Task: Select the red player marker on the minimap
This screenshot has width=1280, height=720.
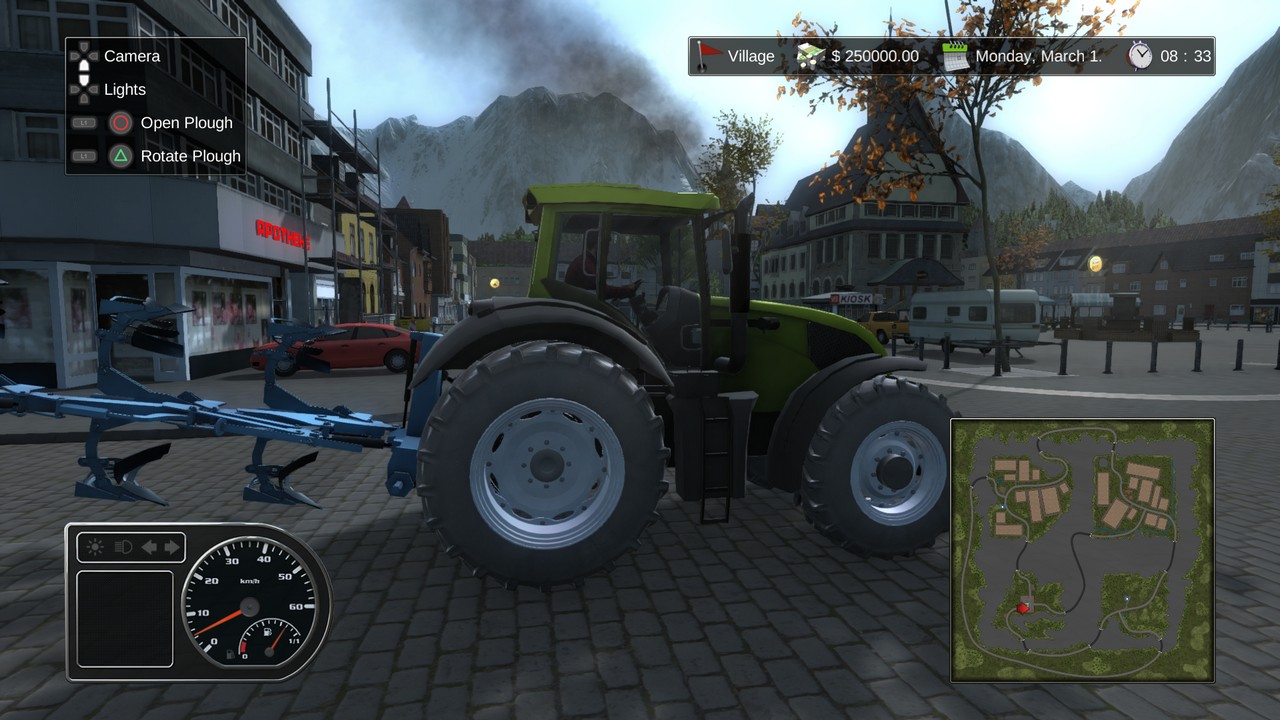Action: pyautogui.click(x=1022, y=607)
